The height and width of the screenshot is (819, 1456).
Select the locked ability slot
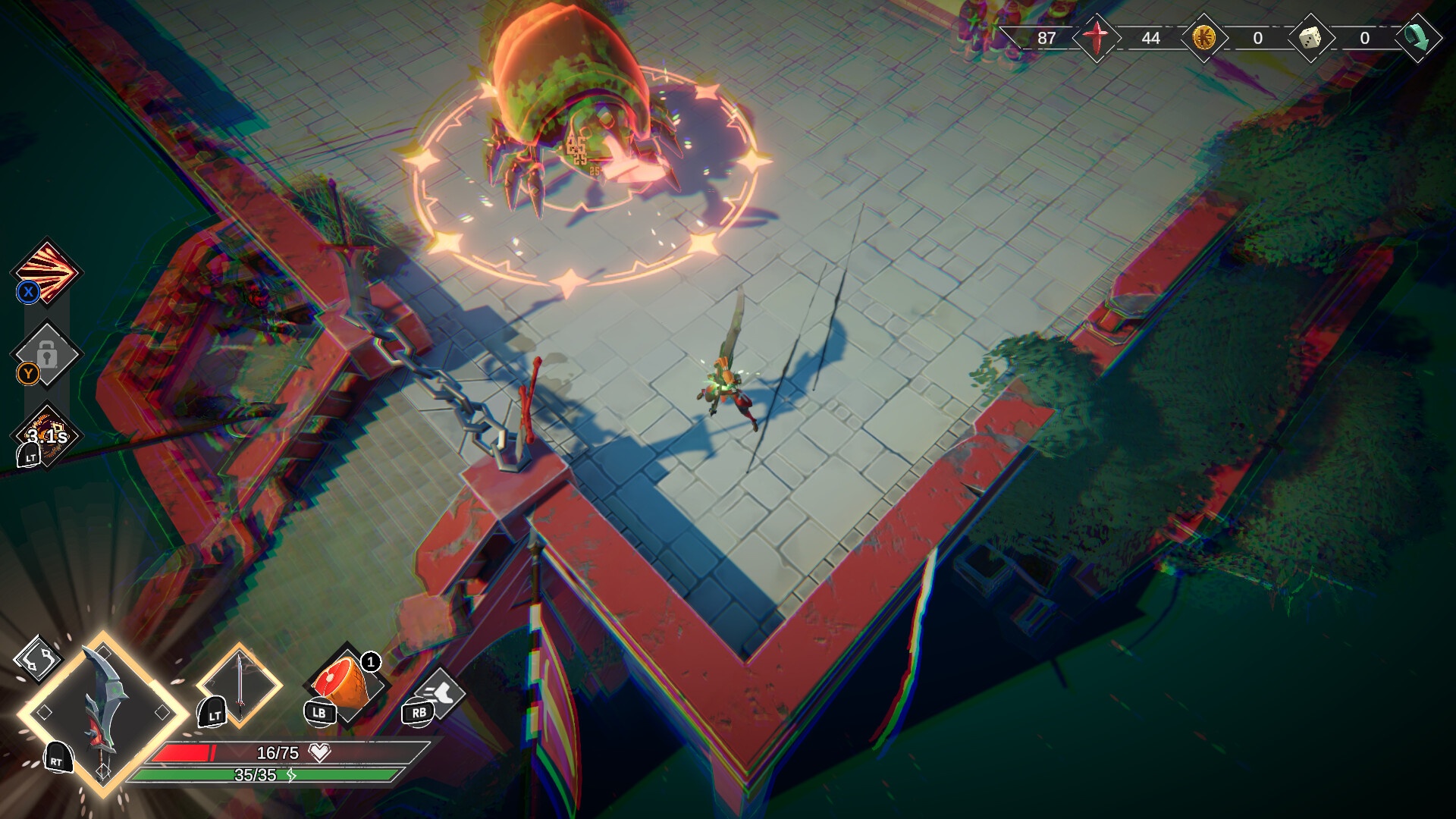[47, 355]
